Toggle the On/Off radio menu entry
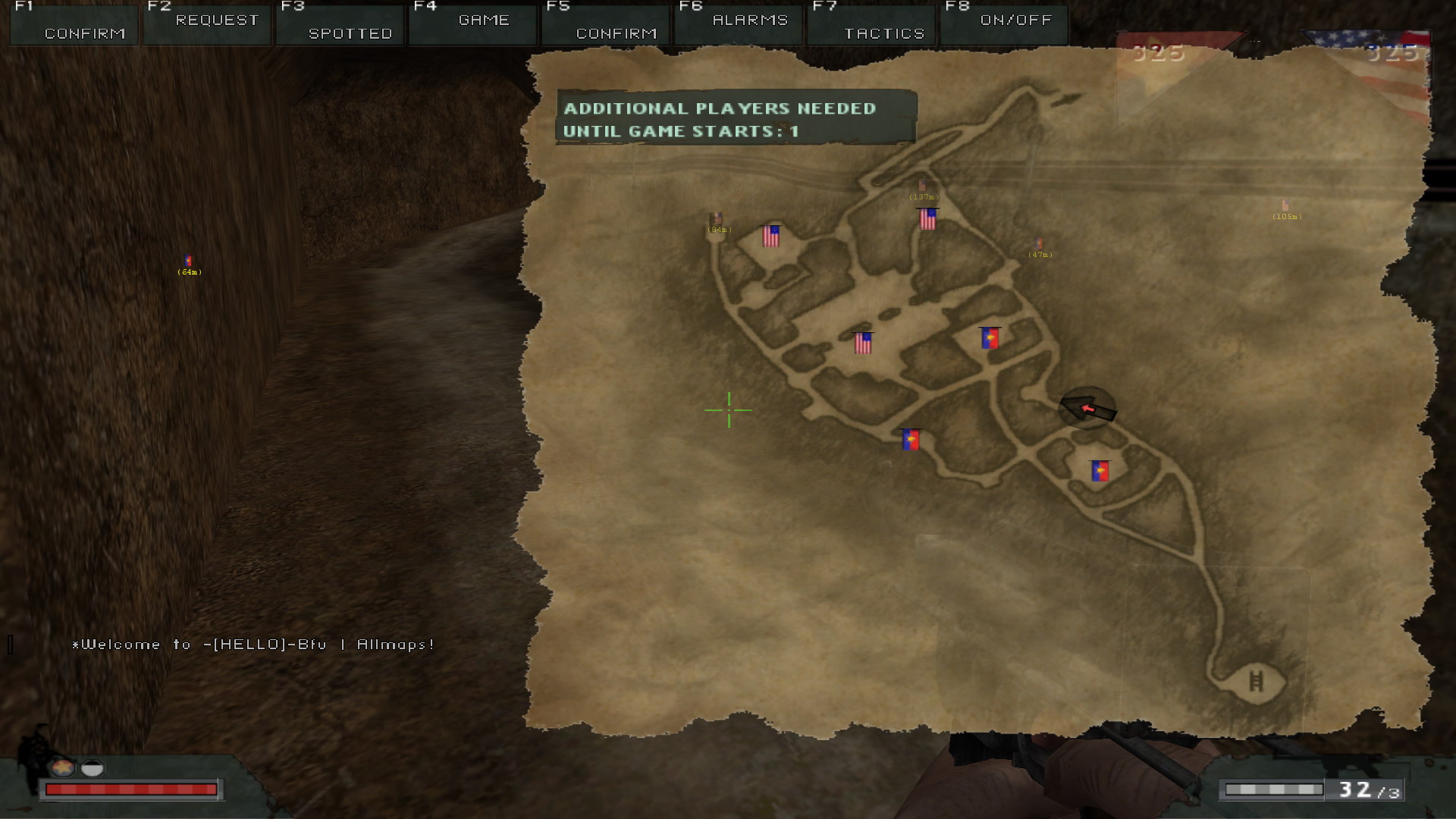The width and height of the screenshot is (1456, 819). (x=1004, y=23)
